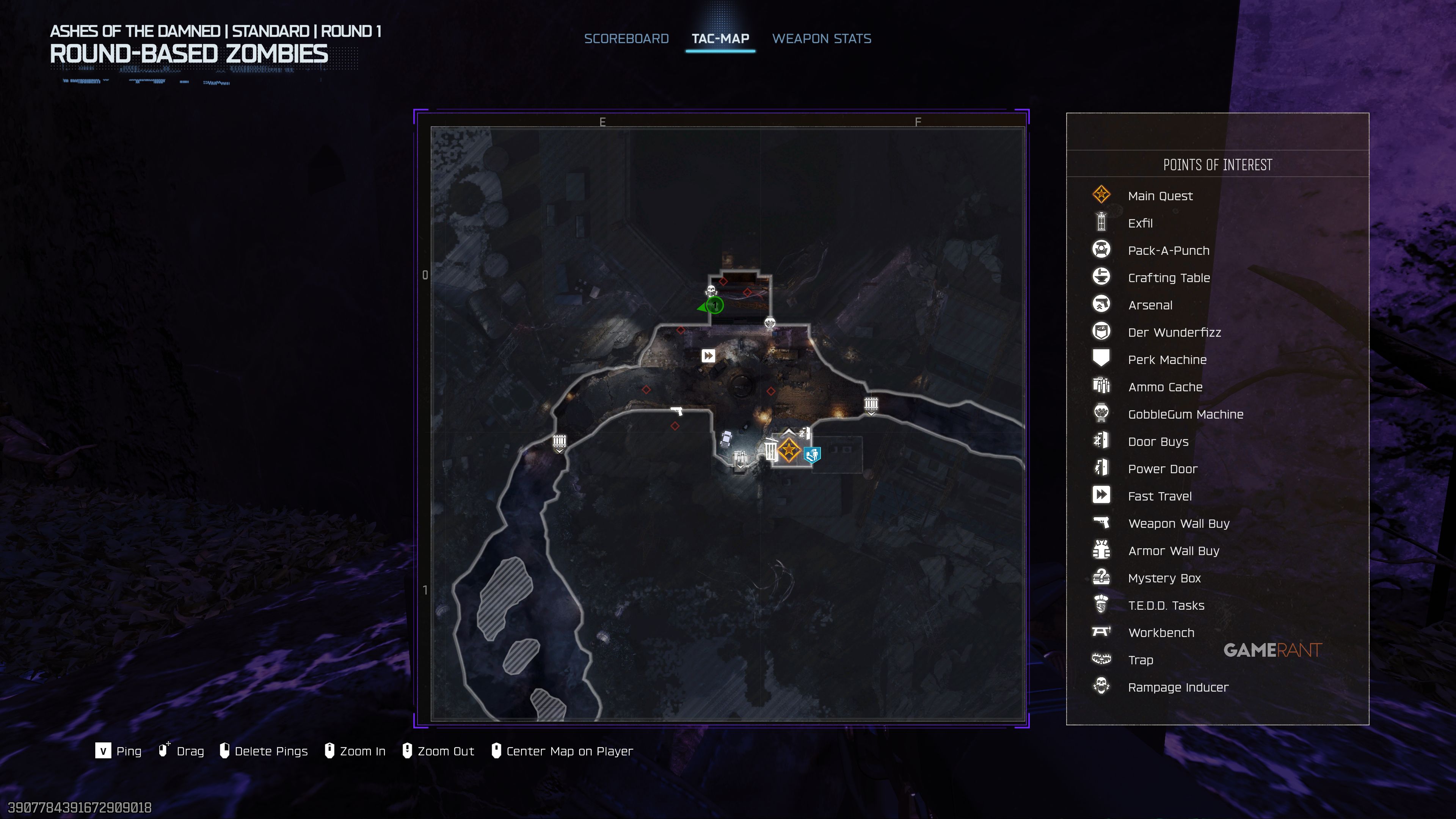Select the pistol Weapon Wall Buy marker
Image resolution: width=1456 pixels, height=819 pixels.
pos(676,411)
